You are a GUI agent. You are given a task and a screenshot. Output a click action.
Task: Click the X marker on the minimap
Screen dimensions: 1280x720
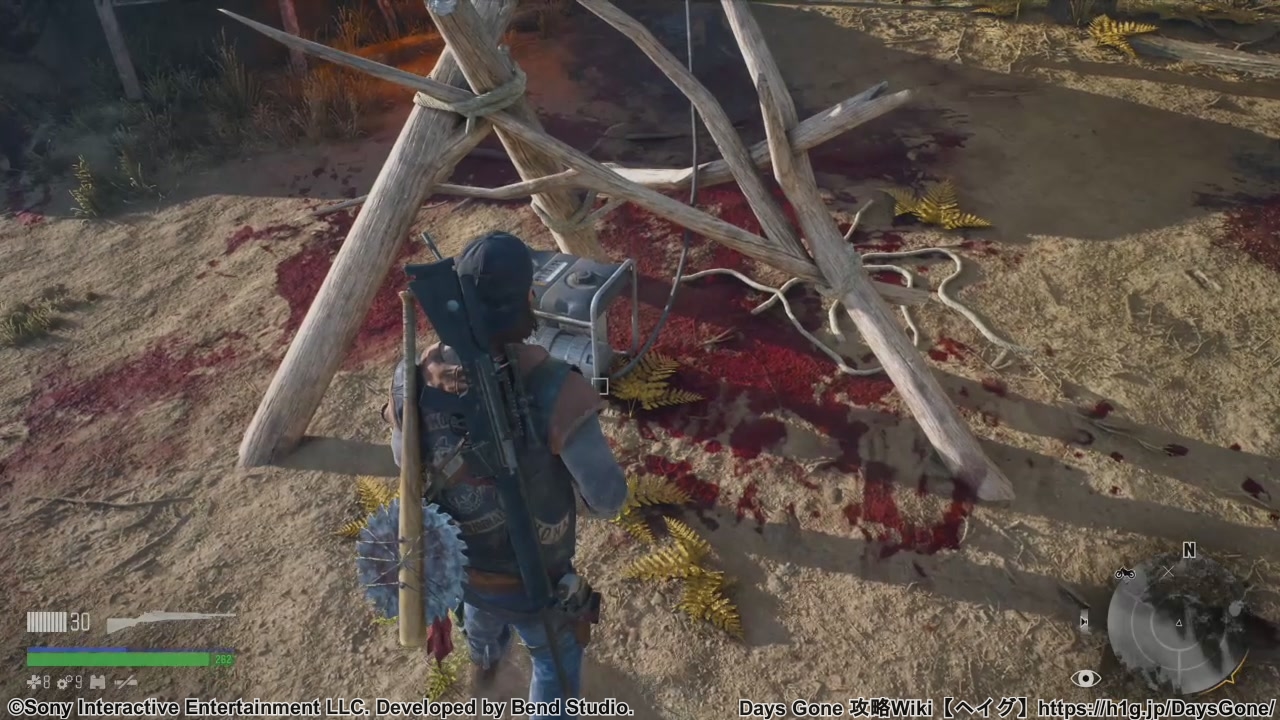[x=1168, y=572]
